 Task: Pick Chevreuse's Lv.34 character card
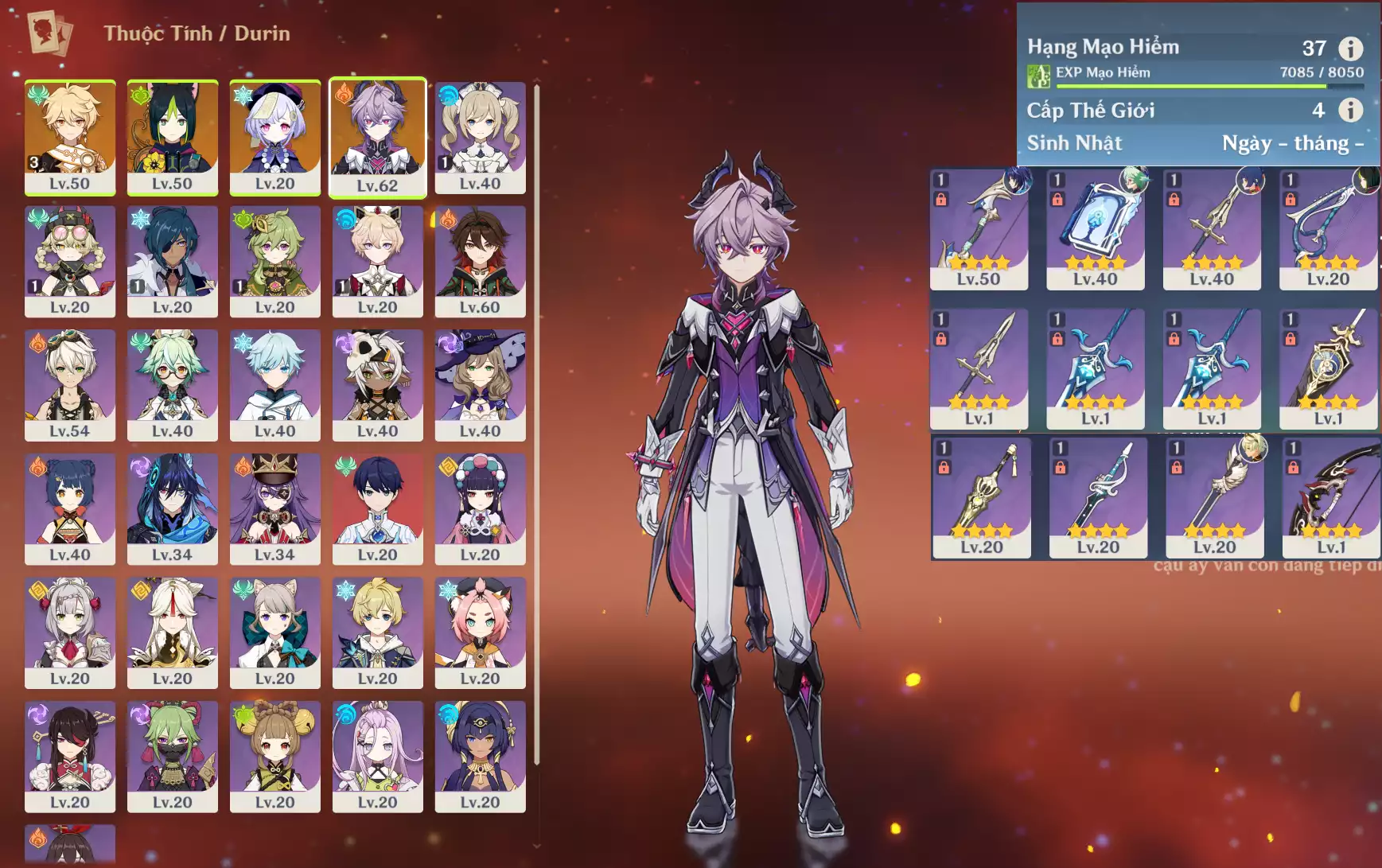tap(275, 508)
